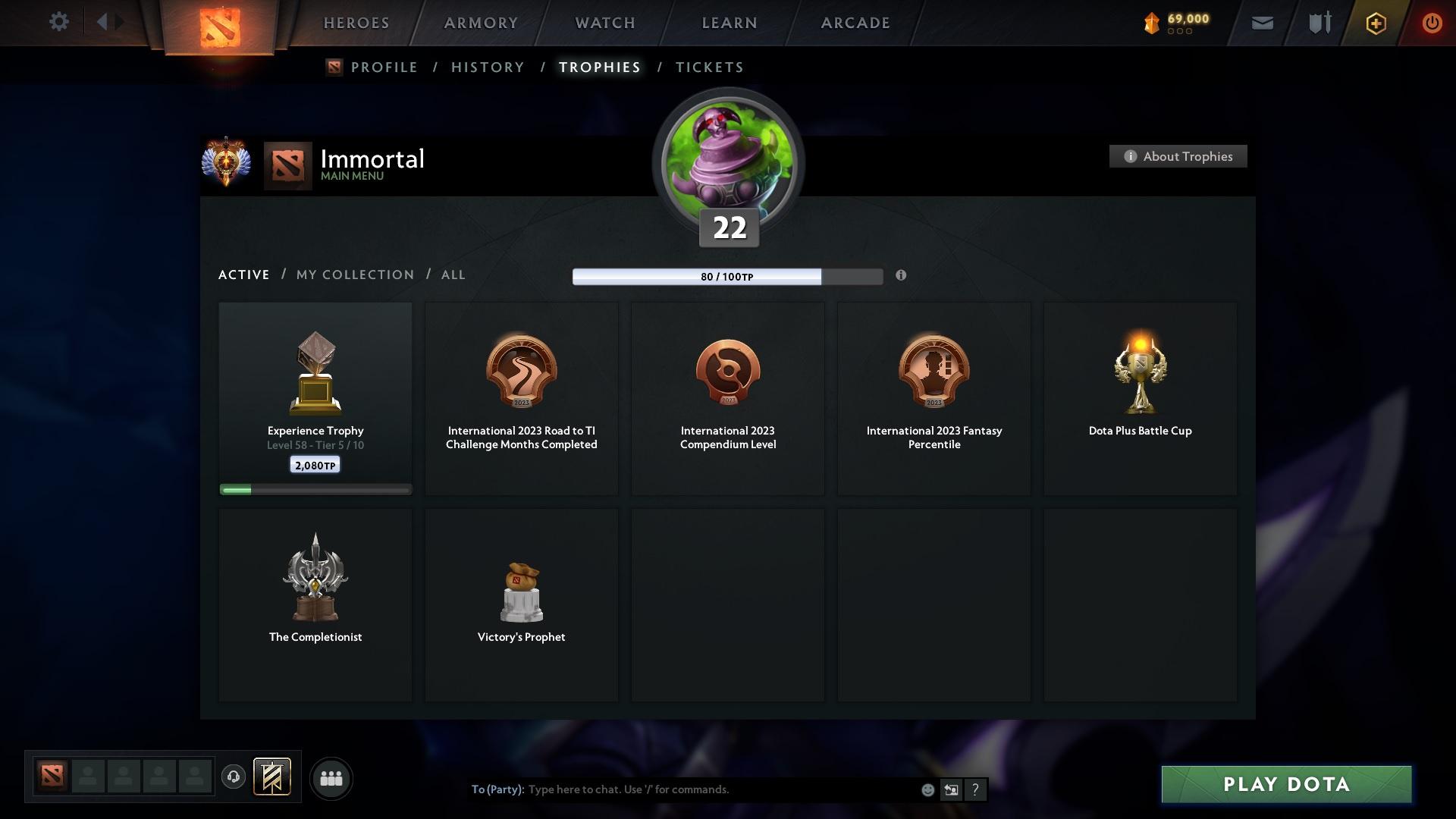Click the 80/100 TP progress bar
The height and width of the screenshot is (819, 1456).
point(728,277)
